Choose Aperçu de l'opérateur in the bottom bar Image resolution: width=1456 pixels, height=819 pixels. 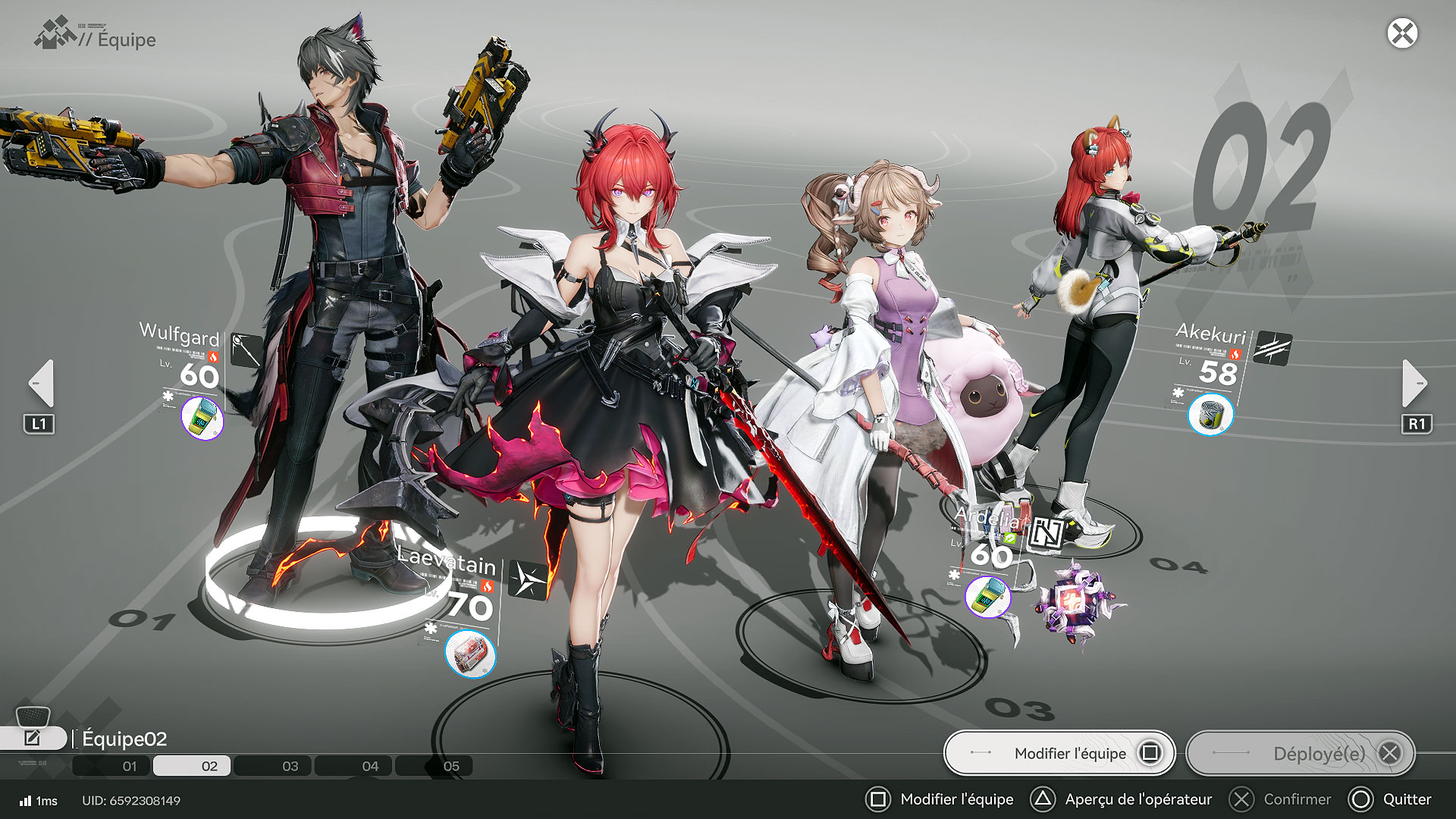pos(1122,799)
